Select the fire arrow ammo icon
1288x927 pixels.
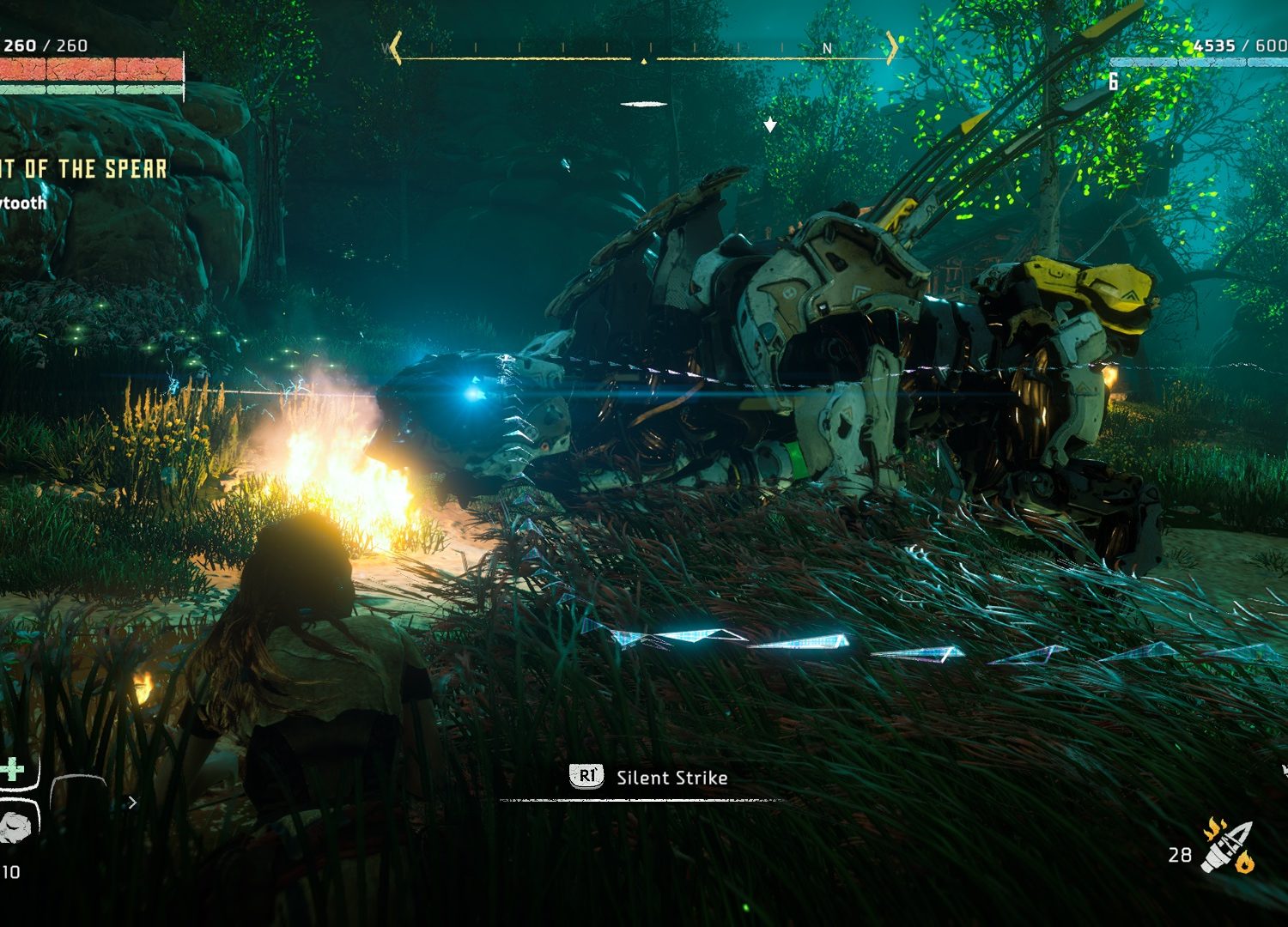1229,846
